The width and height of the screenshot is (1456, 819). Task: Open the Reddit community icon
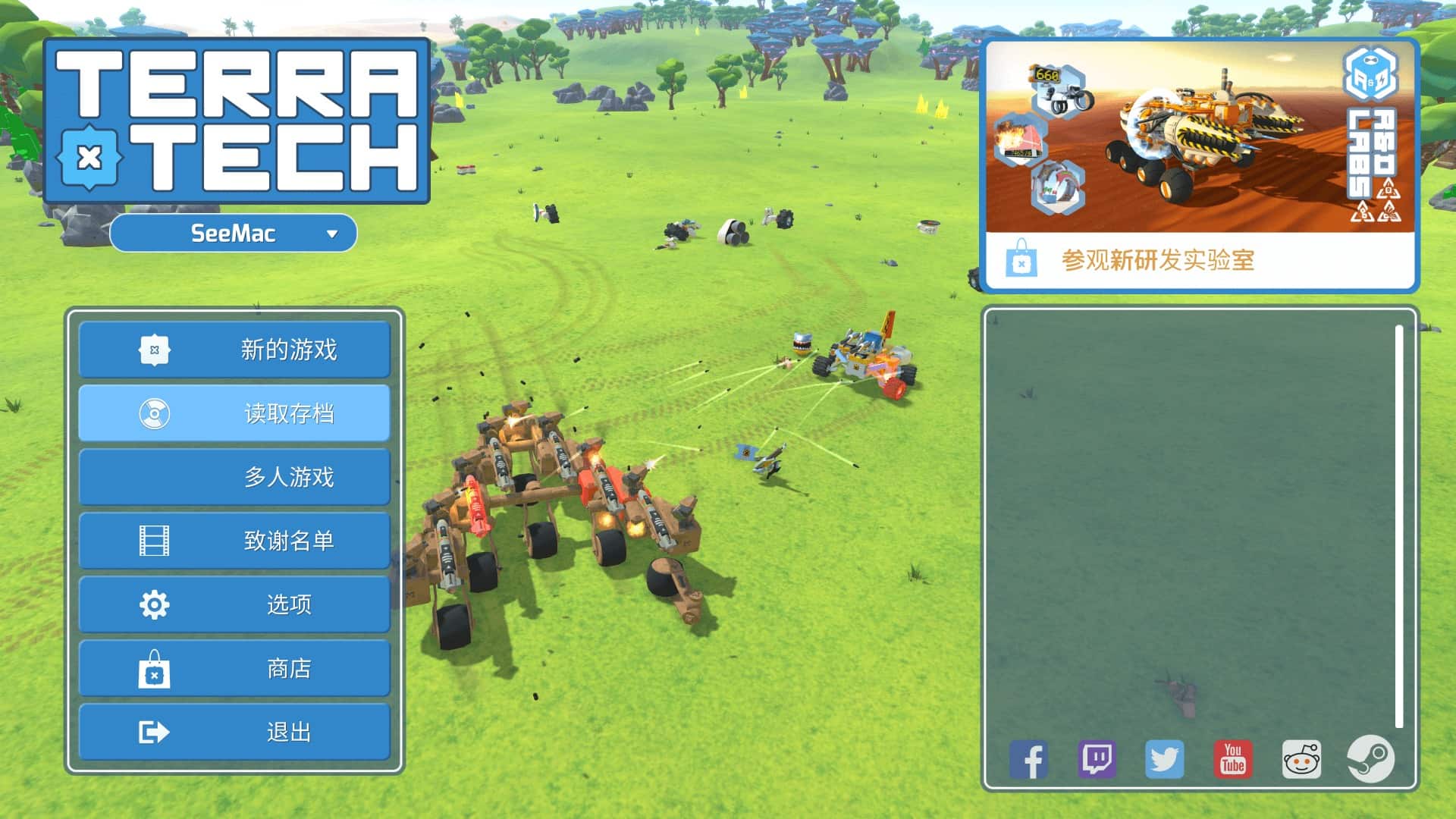coord(1301,759)
